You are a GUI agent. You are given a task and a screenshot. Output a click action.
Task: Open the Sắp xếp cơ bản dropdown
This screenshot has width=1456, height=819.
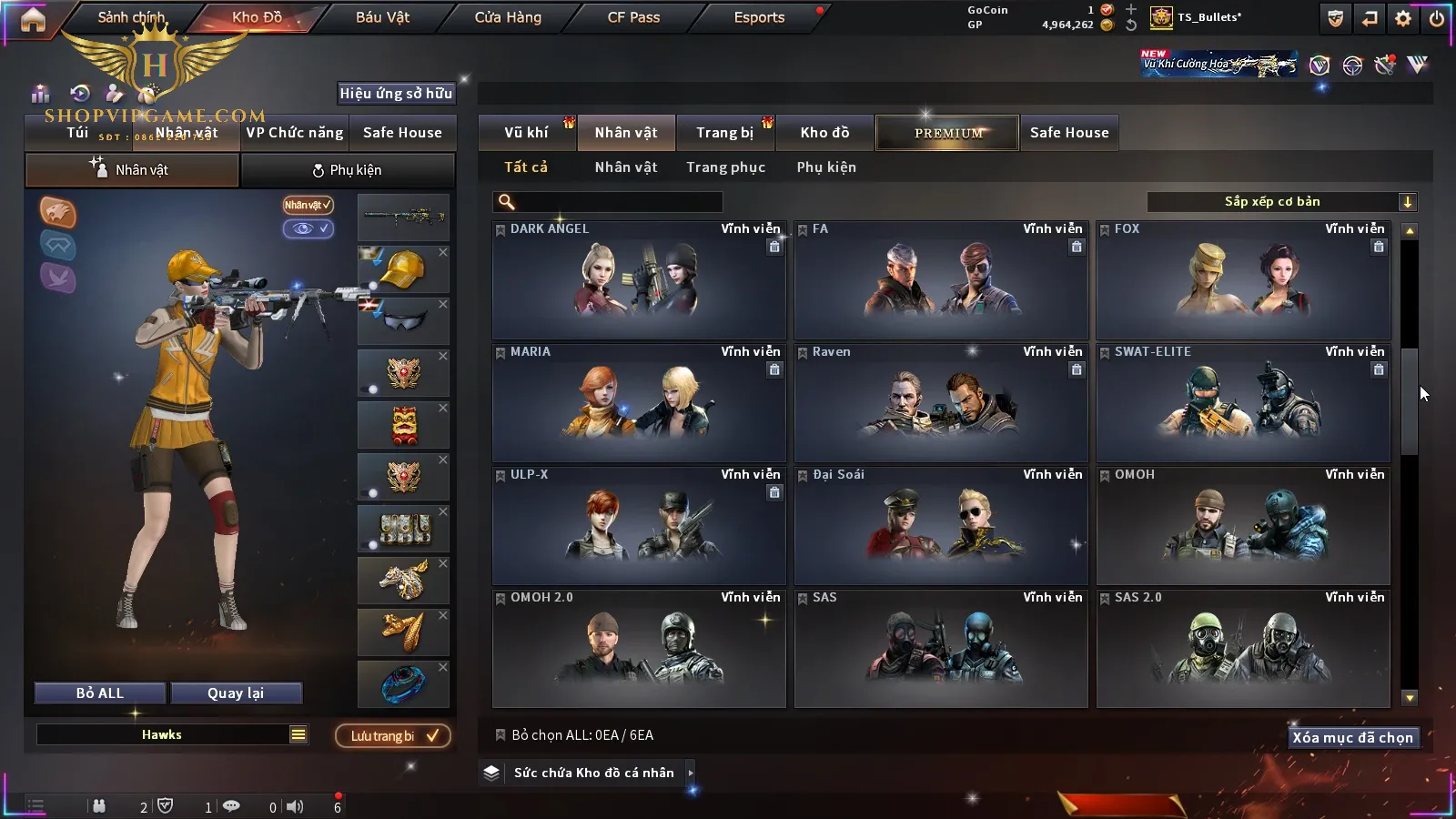point(1281,202)
